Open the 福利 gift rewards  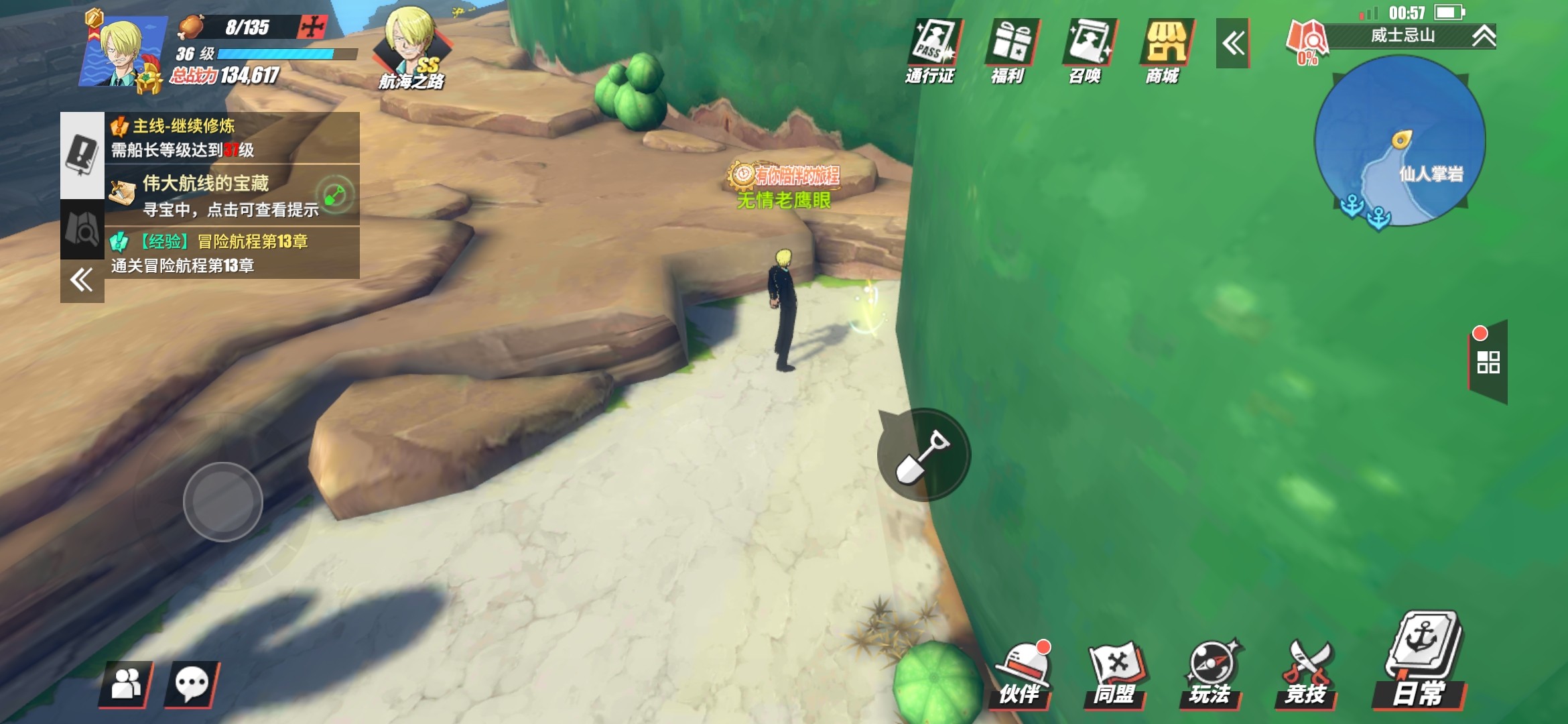[1009, 51]
